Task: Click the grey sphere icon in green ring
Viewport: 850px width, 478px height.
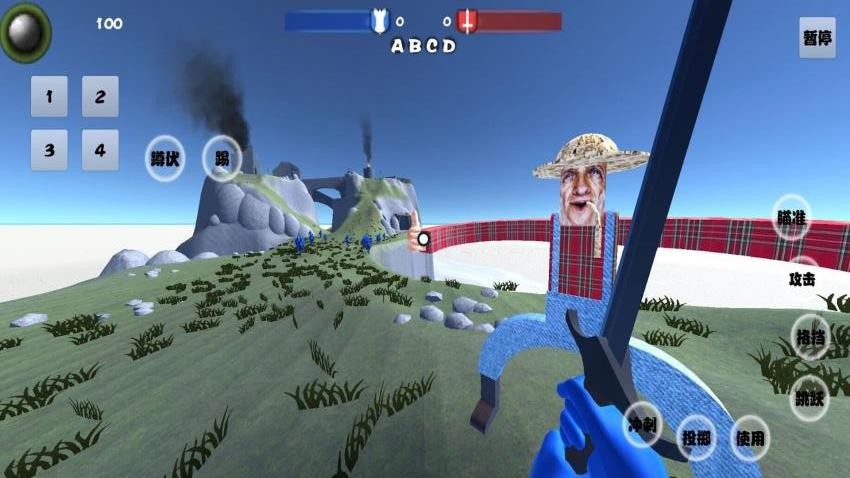Action: [25, 32]
